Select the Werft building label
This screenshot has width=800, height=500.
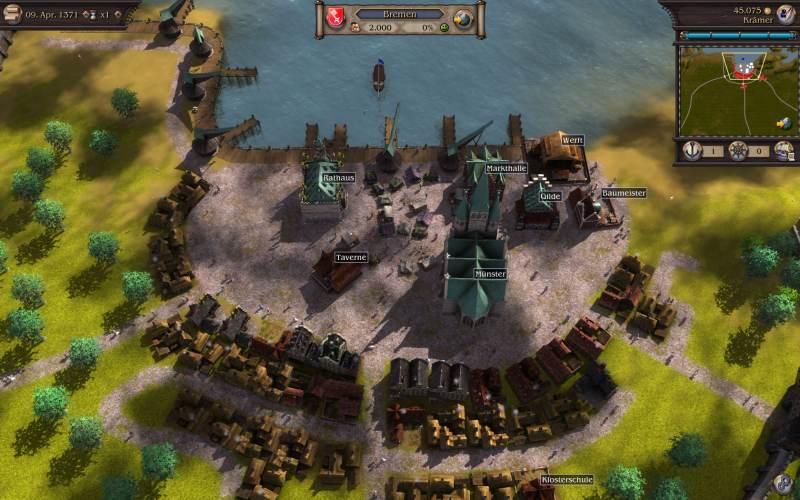[572, 140]
